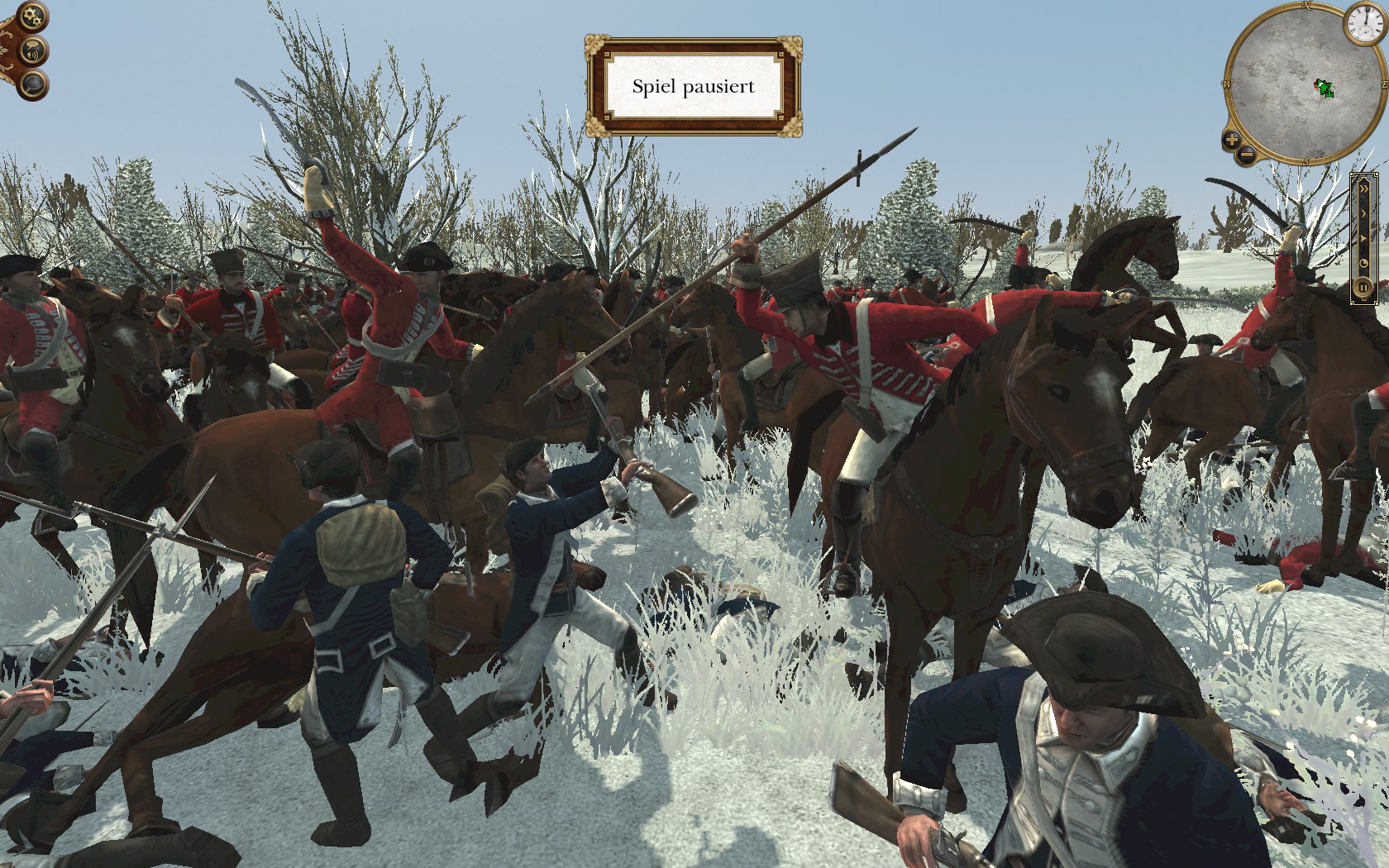Zoom in on the minimap with the plus button
This screenshot has width=1389, height=868.
tap(1231, 140)
